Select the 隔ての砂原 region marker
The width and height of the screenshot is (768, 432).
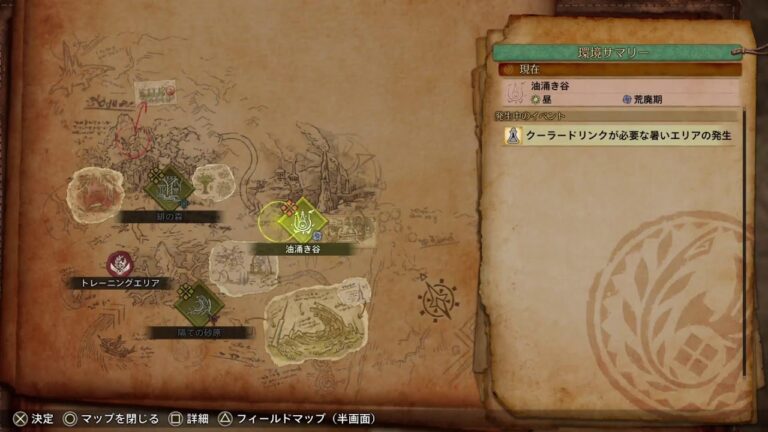(x=197, y=305)
